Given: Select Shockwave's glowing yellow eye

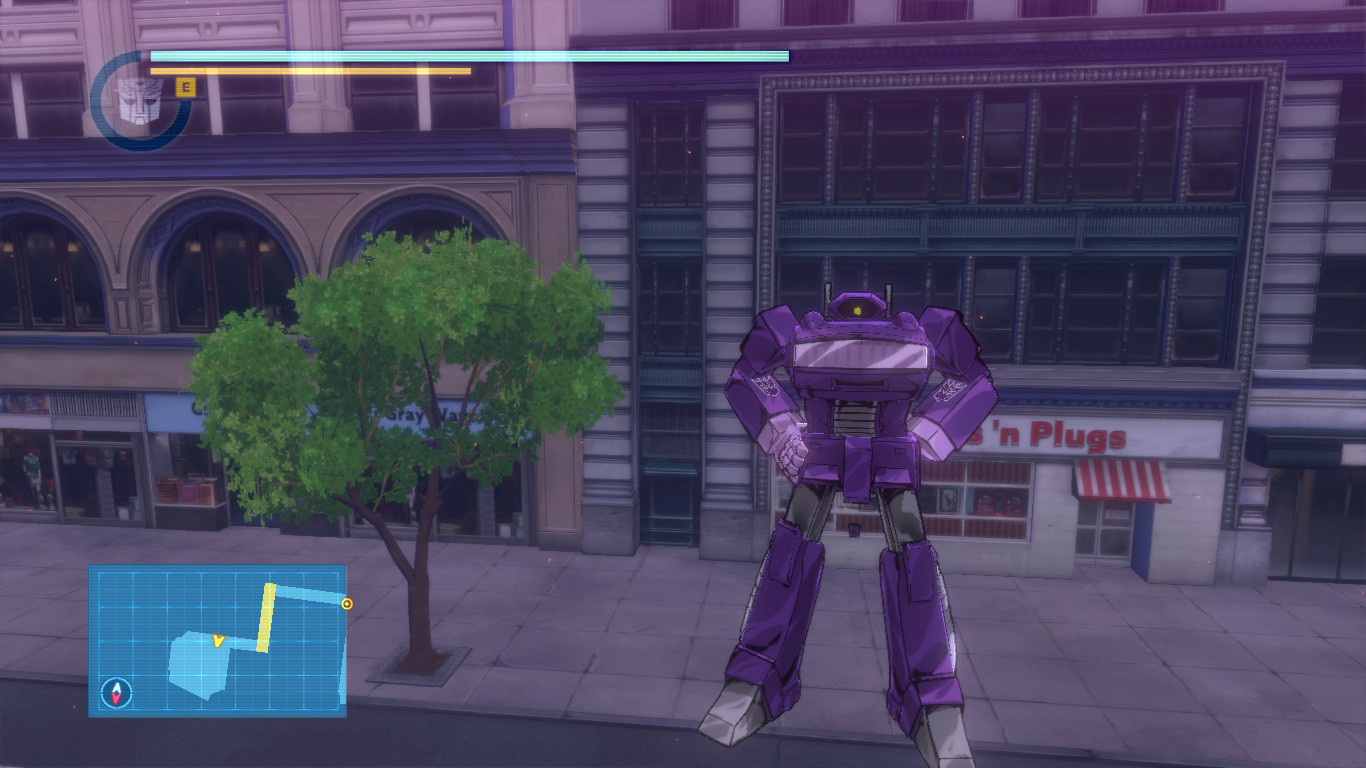Looking at the screenshot, I should 857,312.
